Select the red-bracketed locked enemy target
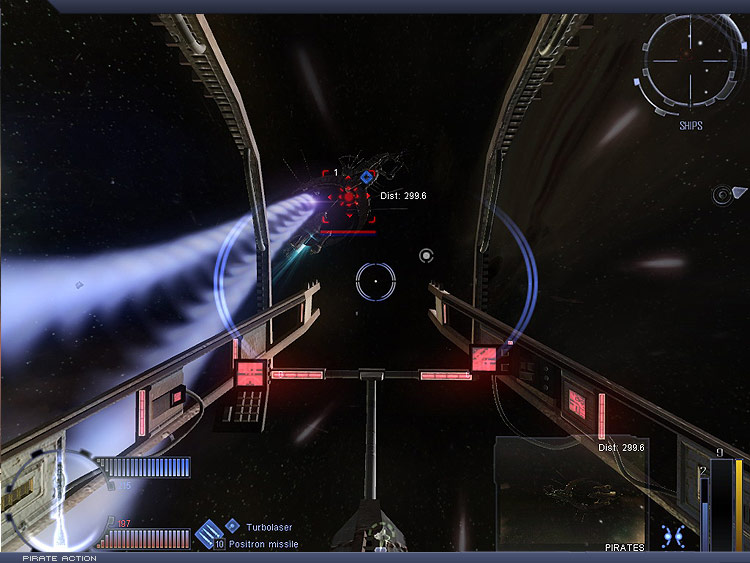 [x=348, y=196]
